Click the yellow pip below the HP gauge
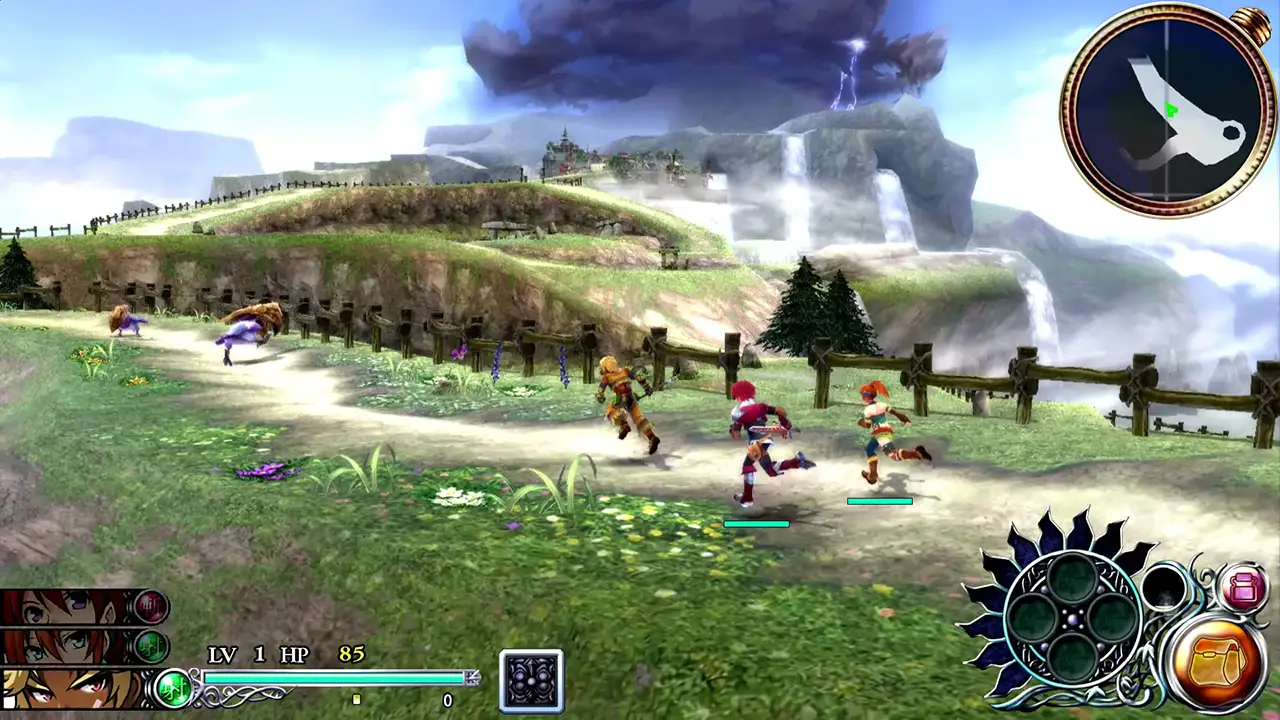 point(355,701)
